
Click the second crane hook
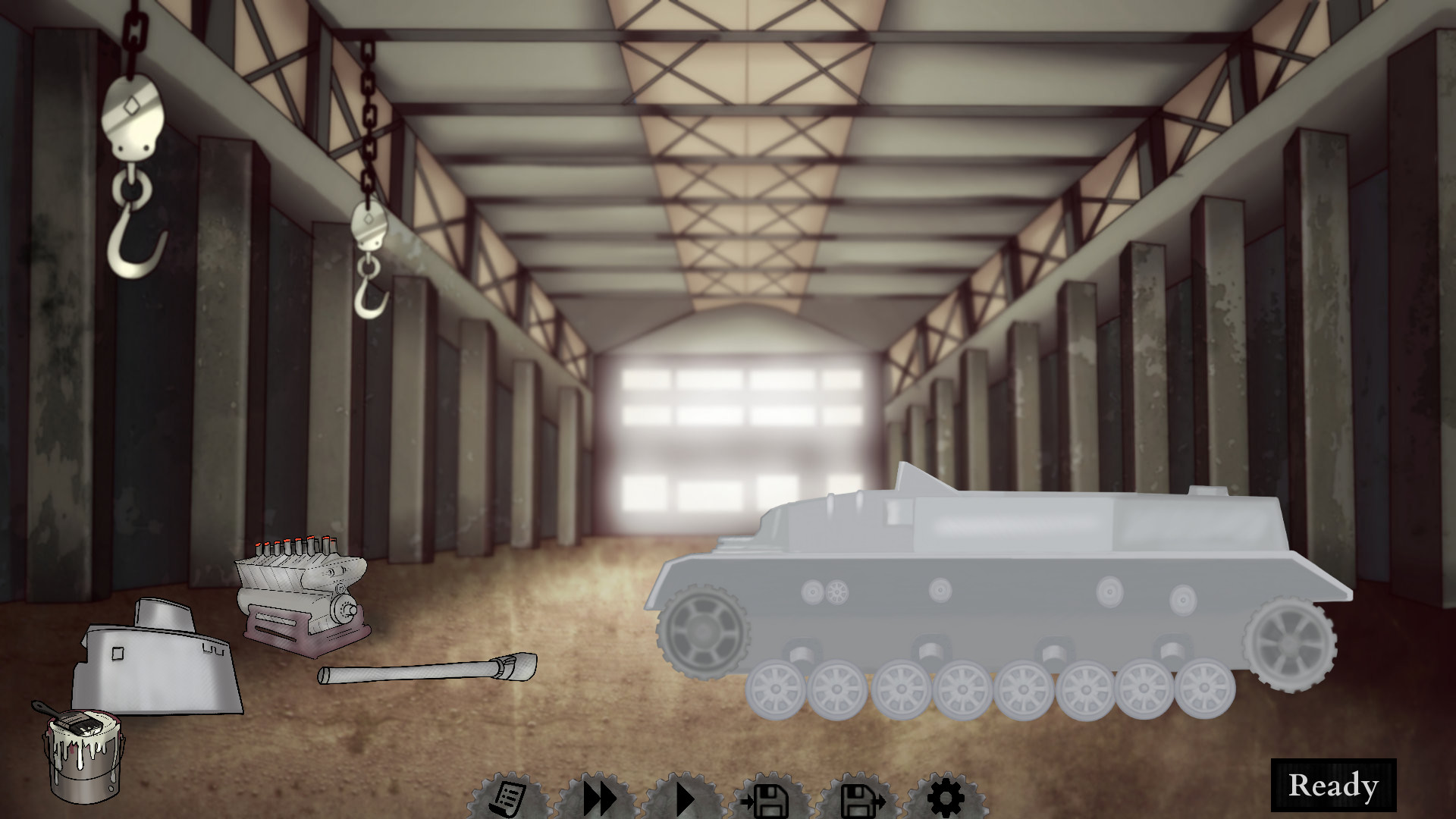(369, 281)
